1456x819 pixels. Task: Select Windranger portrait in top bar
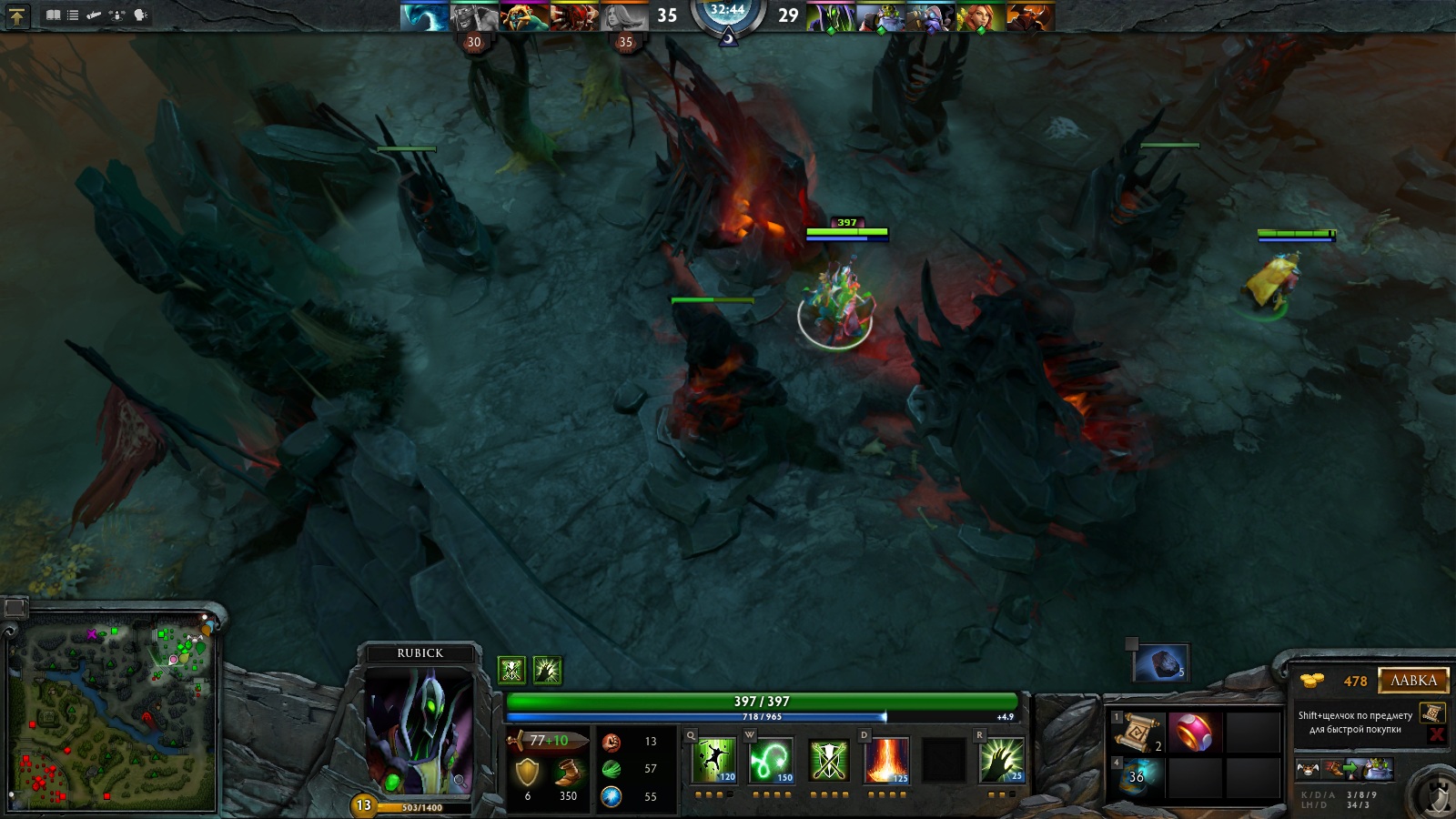pos(981,17)
